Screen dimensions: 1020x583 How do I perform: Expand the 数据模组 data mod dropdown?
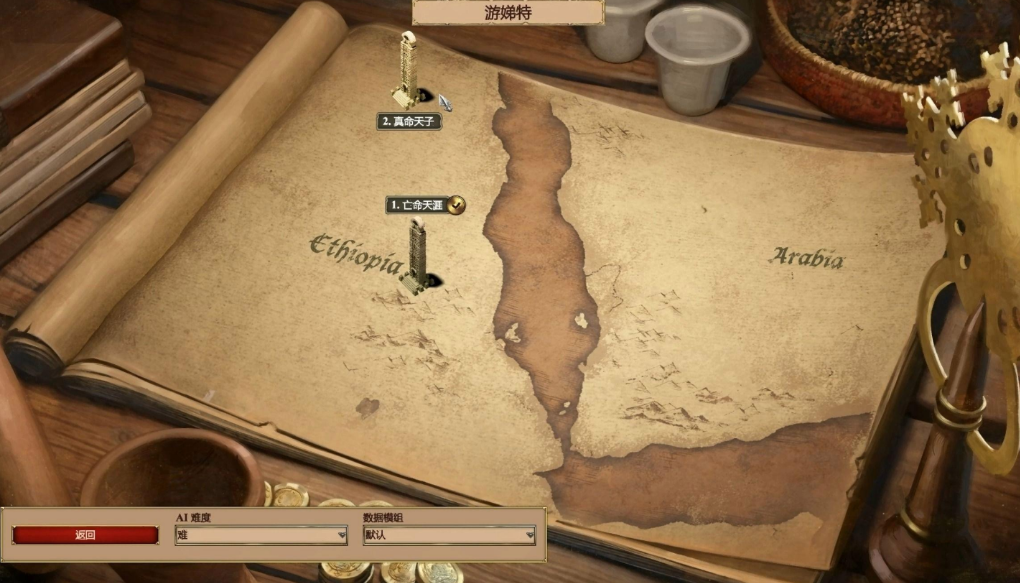tap(449, 535)
